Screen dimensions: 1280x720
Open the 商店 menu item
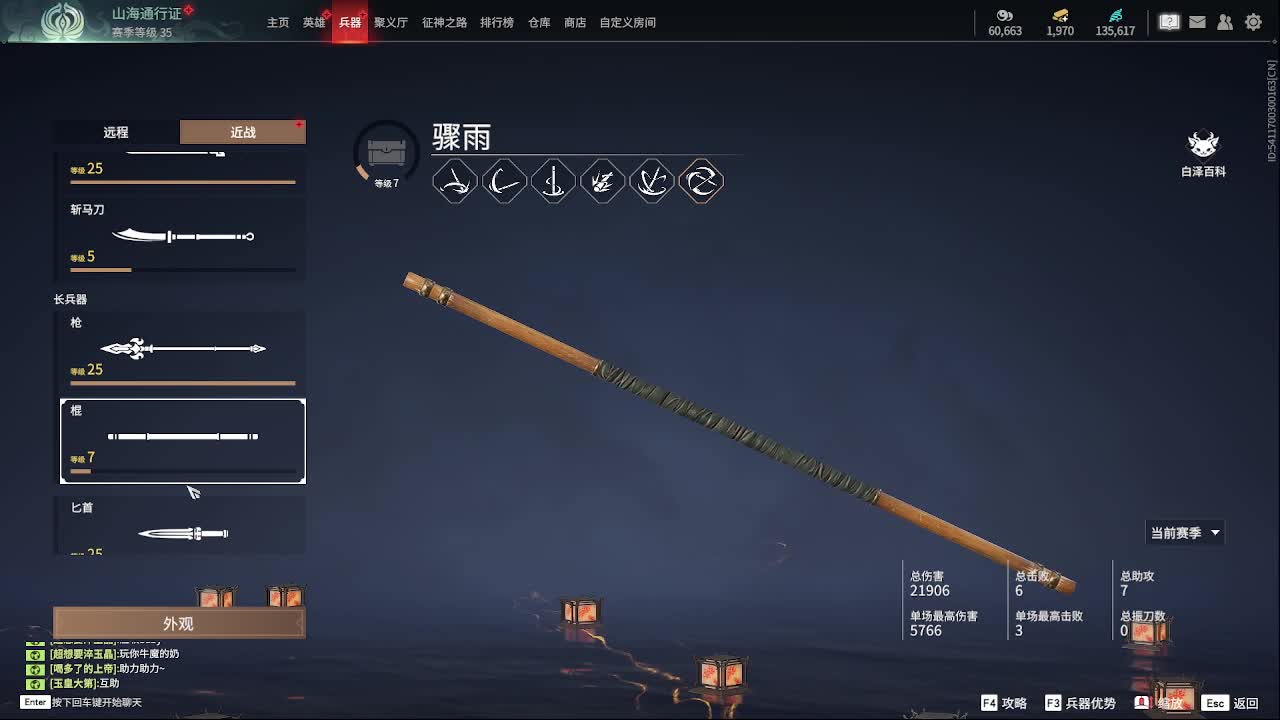click(574, 22)
